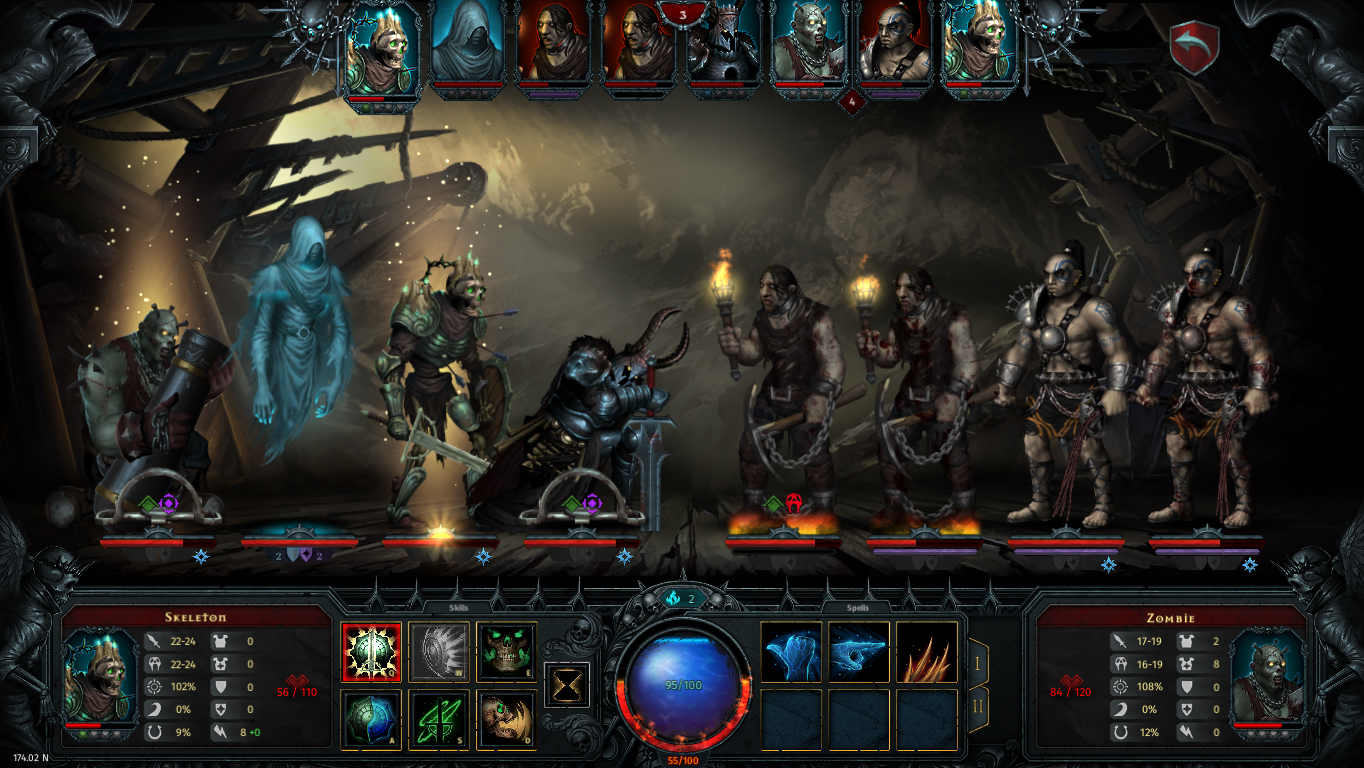Cast the blue open hand spell
This screenshot has height=768, width=1364.
[791, 652]
